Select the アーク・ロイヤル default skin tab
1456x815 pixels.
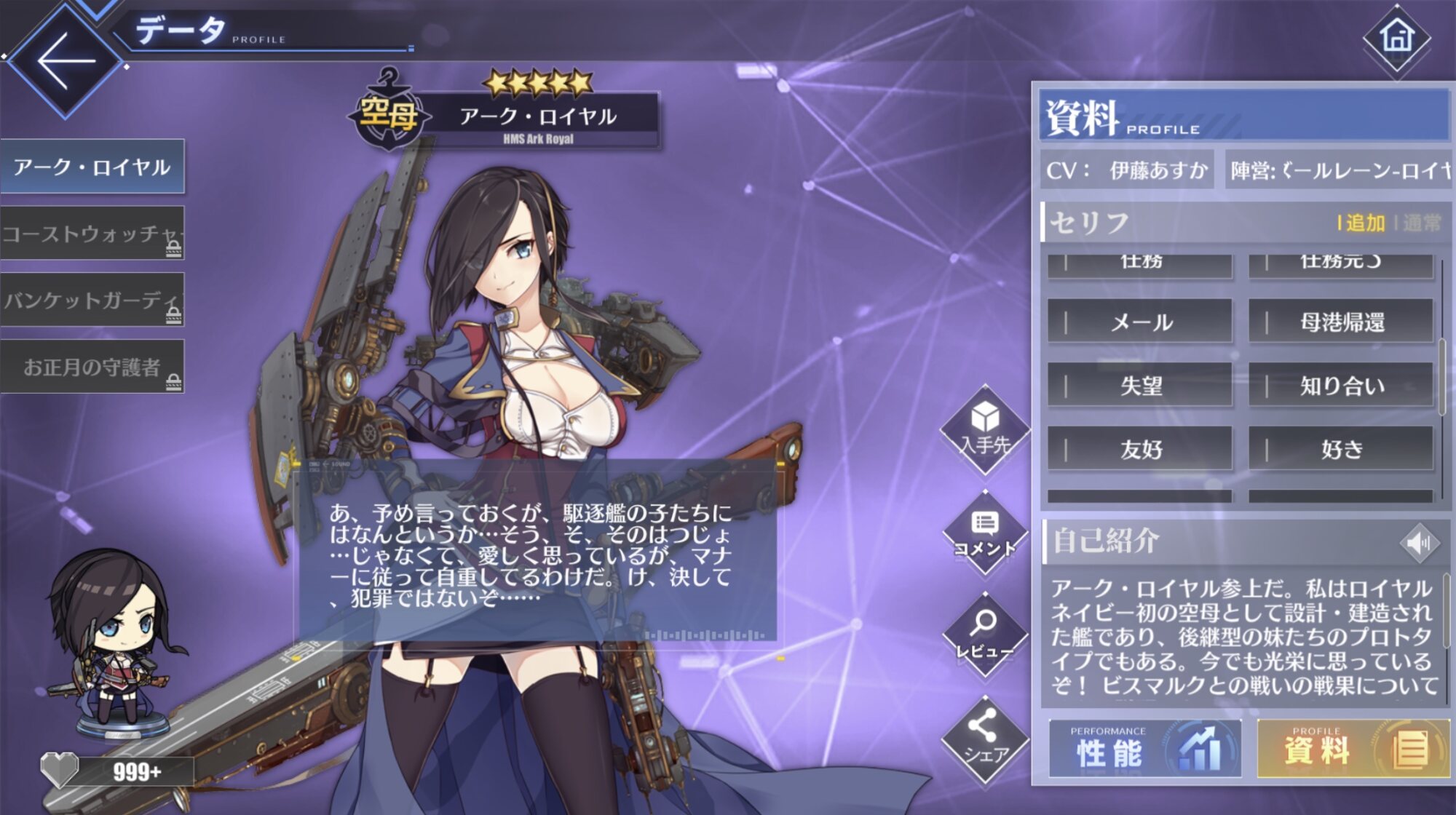click(92, 167)
